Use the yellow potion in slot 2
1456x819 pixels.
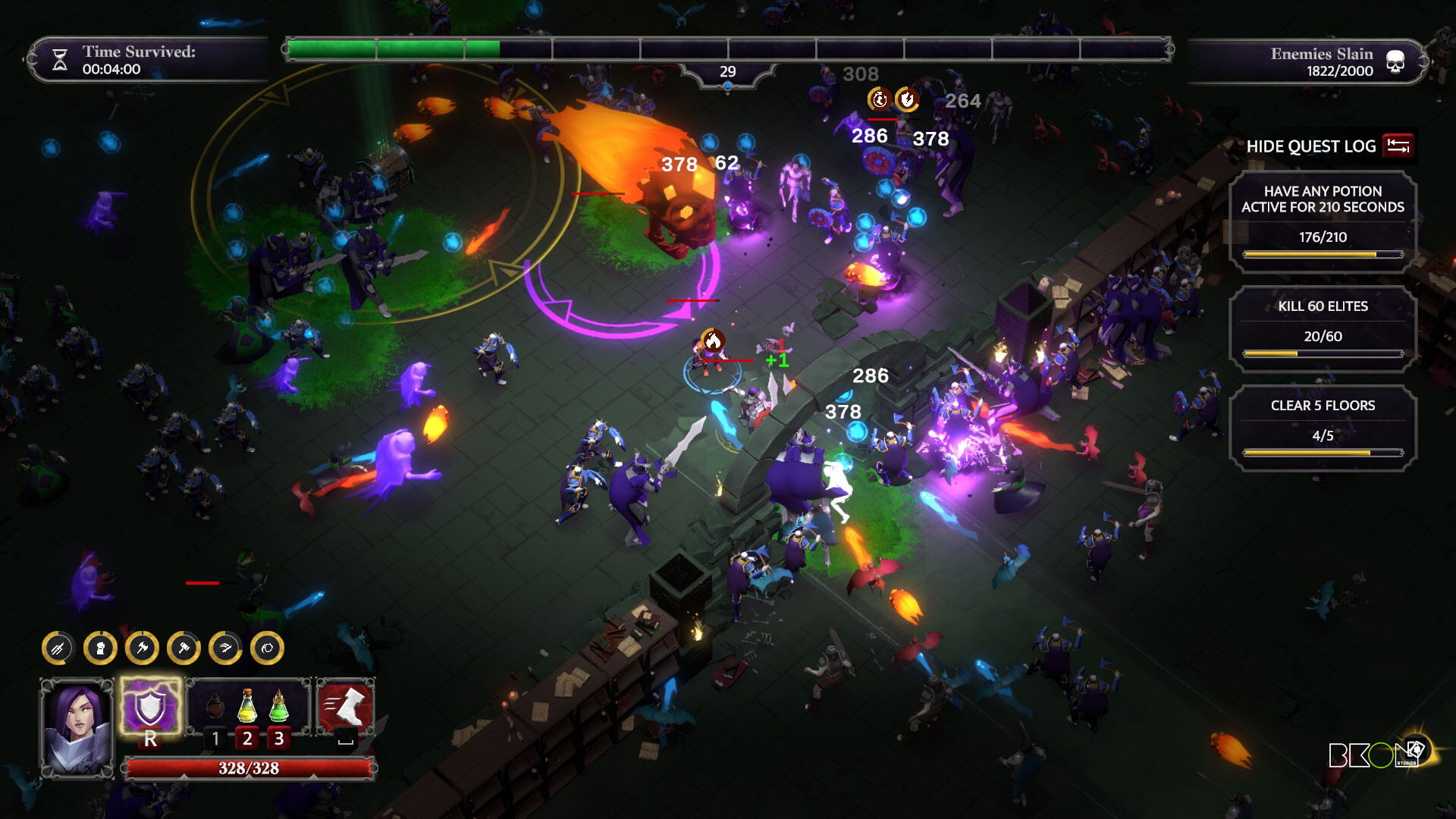pos(247,707)
